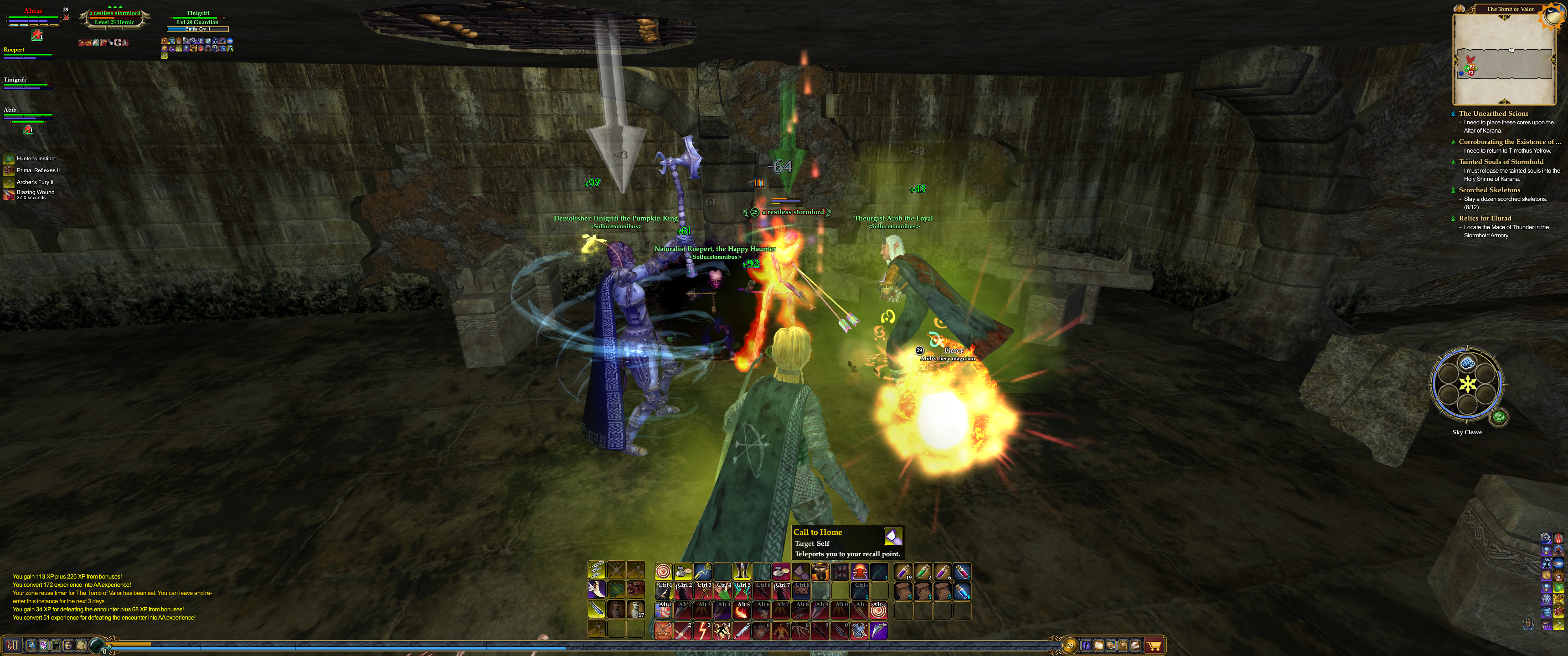1568x656 pixels.
Task: Use the green potion with 2 charges
Action: [923, 571]
